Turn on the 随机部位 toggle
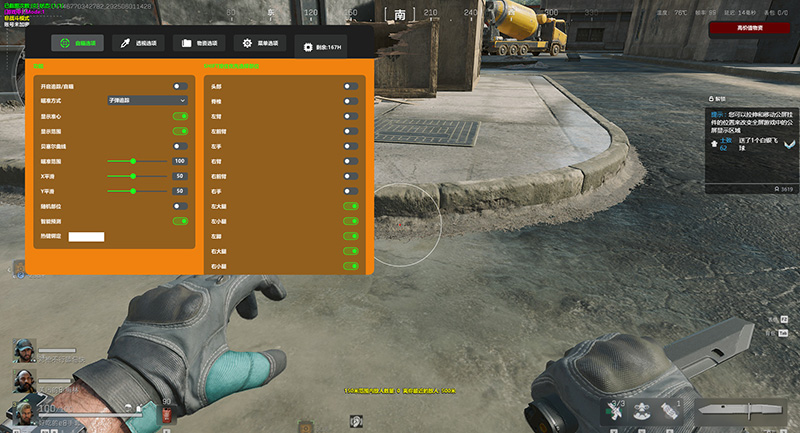 click(180, 206)
